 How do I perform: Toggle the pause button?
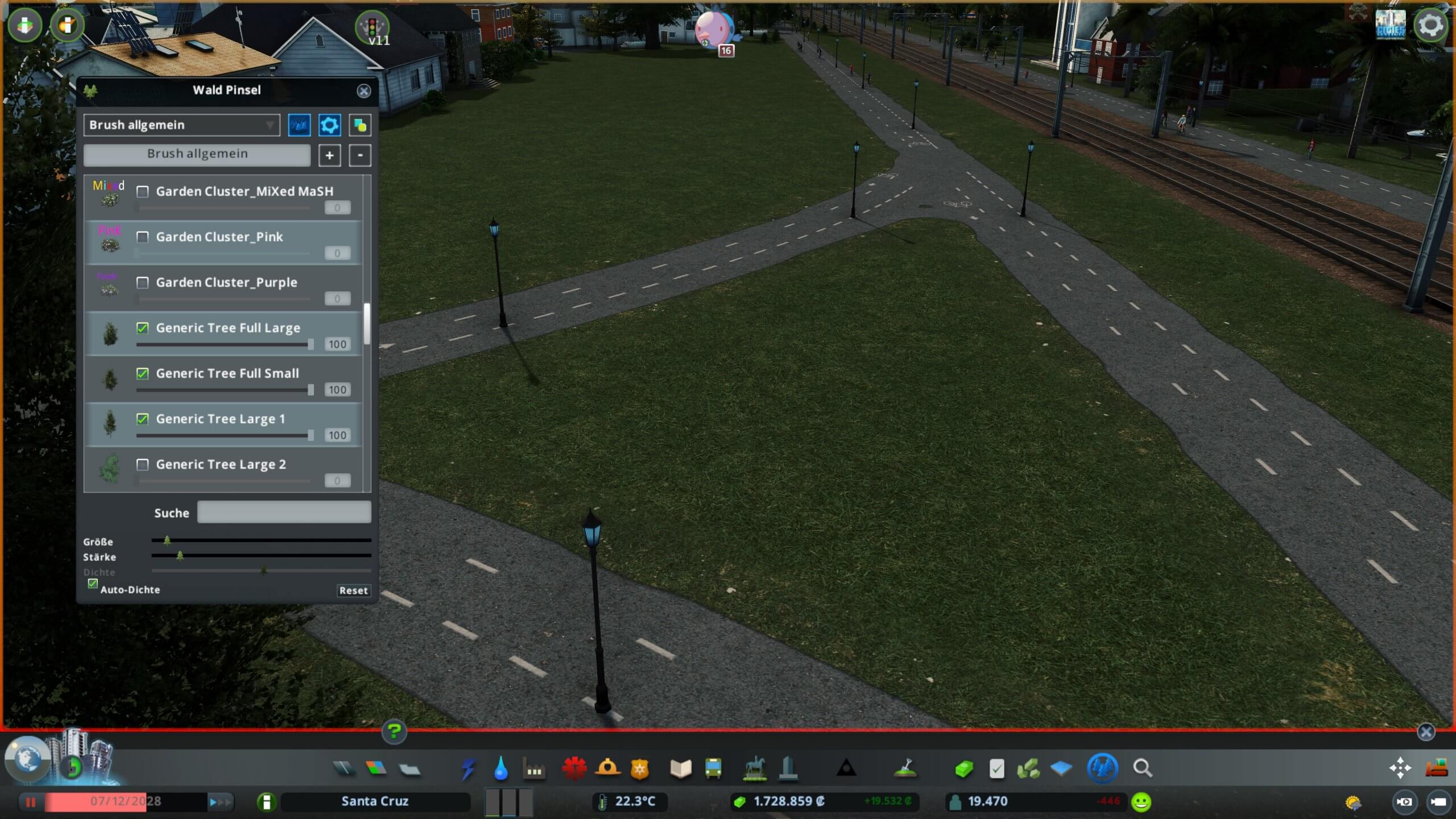(31, 802)
